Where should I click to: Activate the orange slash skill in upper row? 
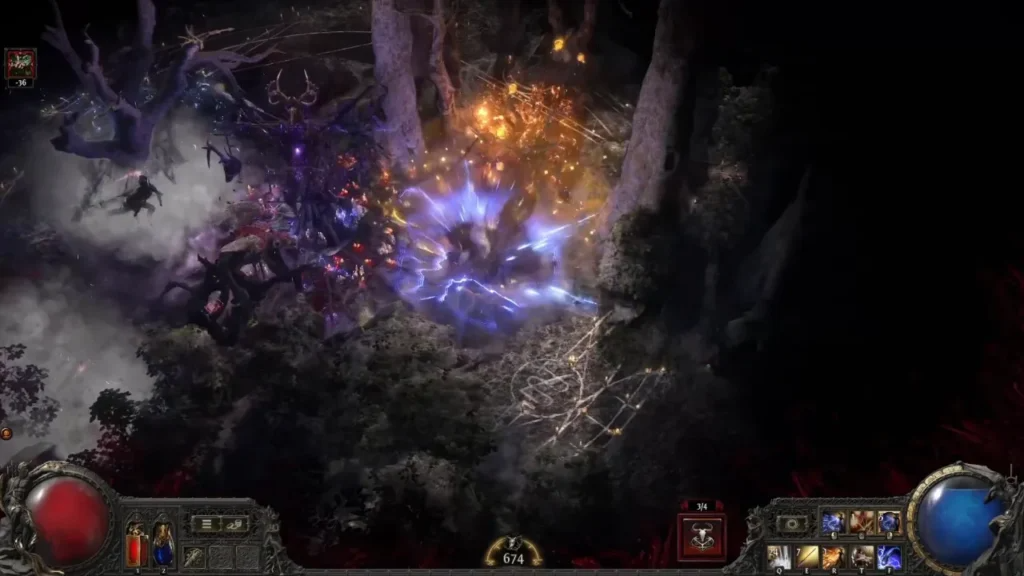coord(861,523)
